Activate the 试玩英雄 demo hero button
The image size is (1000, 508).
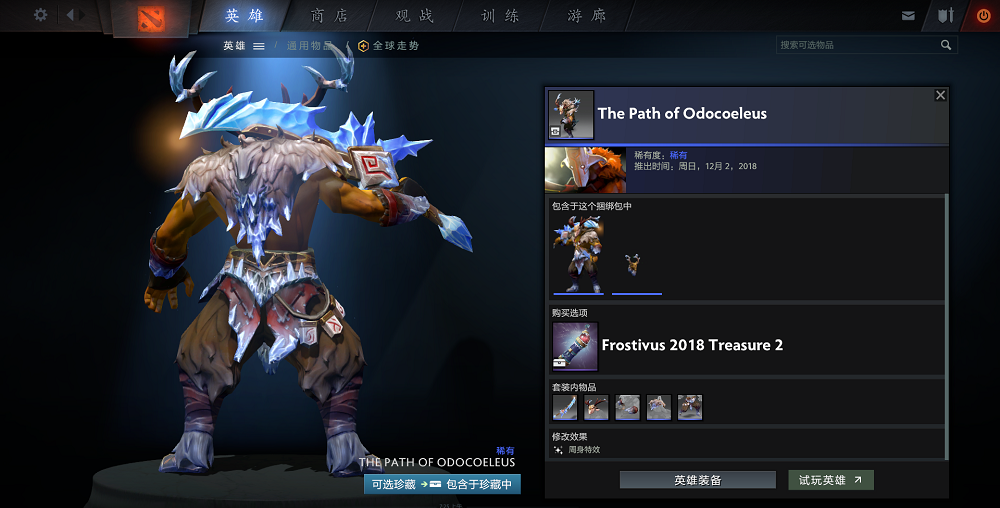point(830,480)
